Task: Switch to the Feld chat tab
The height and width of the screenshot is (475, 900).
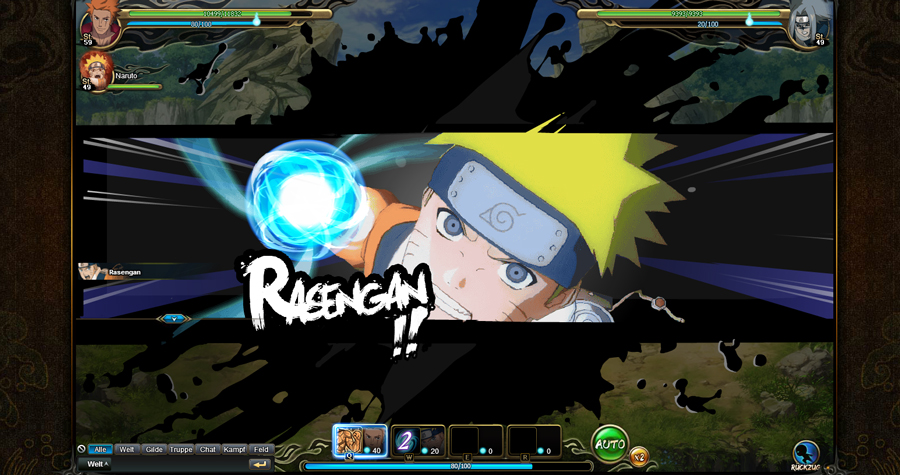Action: pyautogui.click(x=260, y=450)
